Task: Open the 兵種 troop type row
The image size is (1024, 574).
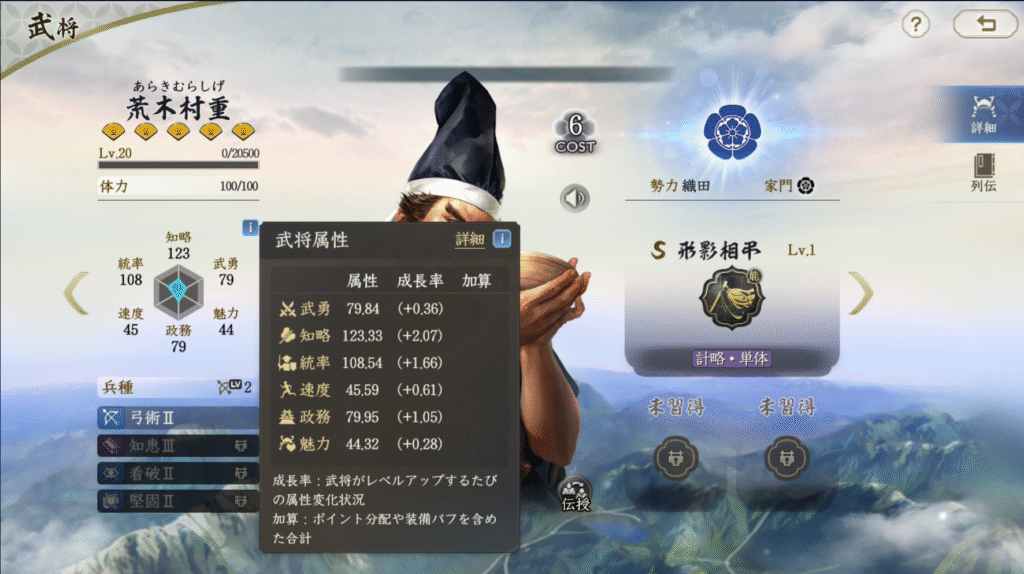Action: pos(175,387)
